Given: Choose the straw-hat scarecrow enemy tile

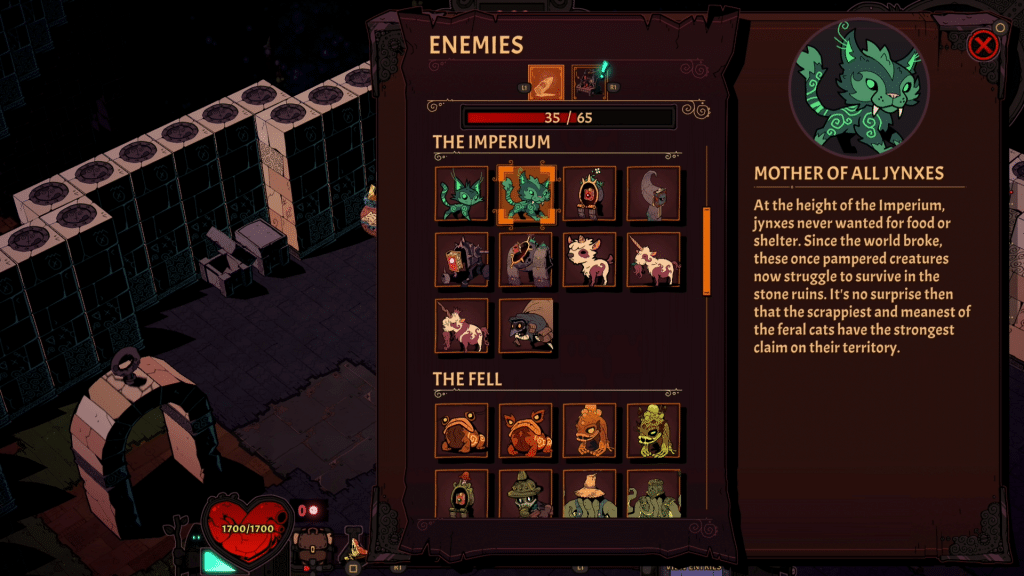Looking at the screenshot, I should click(x=589, y=493).
